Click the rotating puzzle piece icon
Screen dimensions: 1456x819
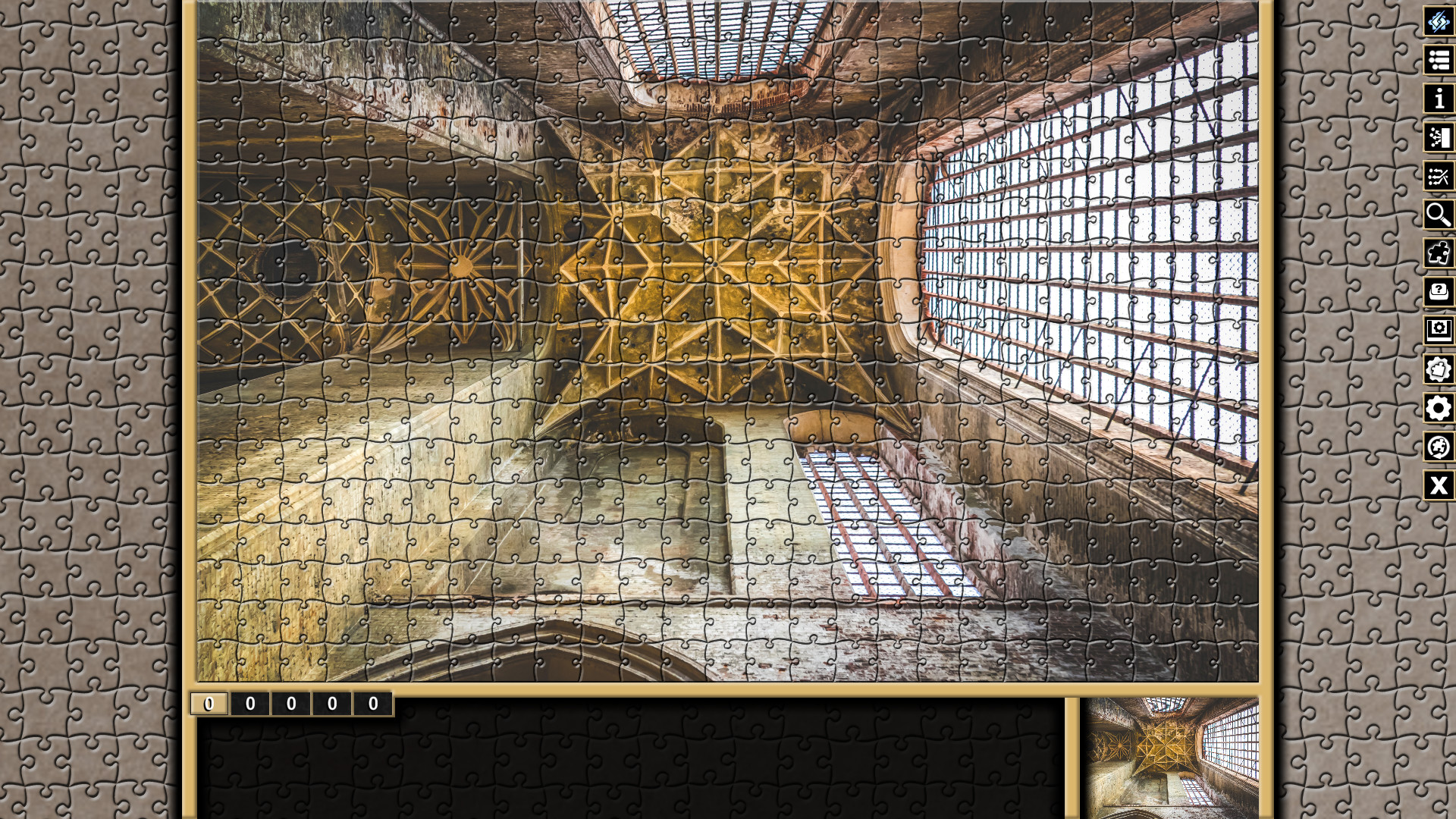coord(1439,448)
